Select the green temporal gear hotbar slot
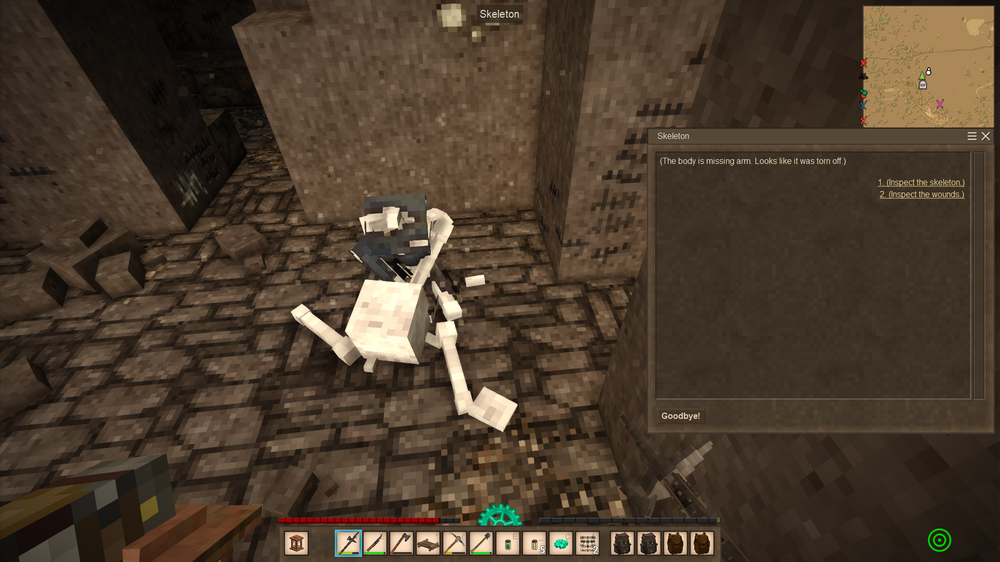 point(561,543)
